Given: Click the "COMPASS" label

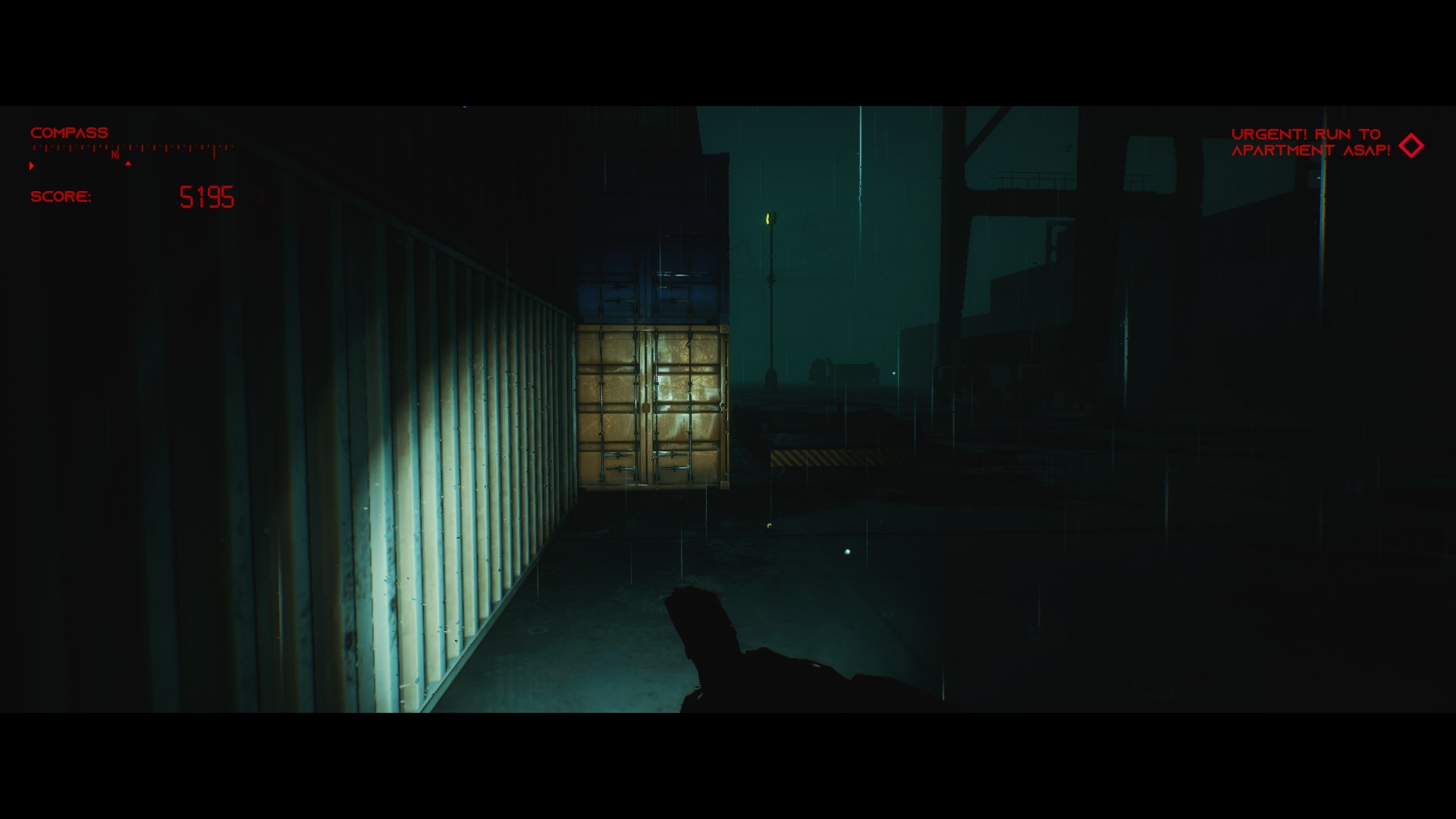Looking at the screenshot, I should click(68, 132).
